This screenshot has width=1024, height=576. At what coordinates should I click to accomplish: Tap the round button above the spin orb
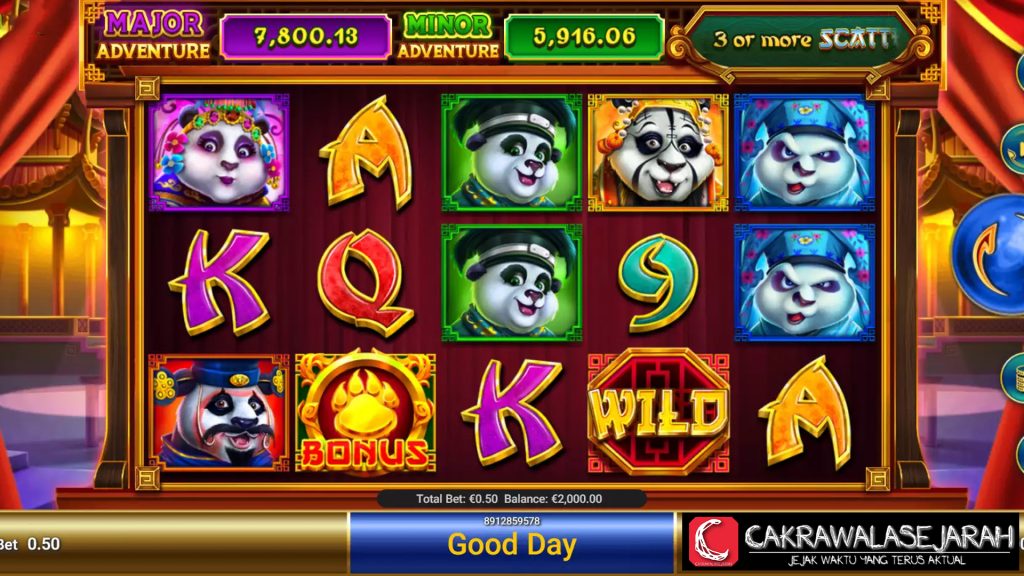1014,148
